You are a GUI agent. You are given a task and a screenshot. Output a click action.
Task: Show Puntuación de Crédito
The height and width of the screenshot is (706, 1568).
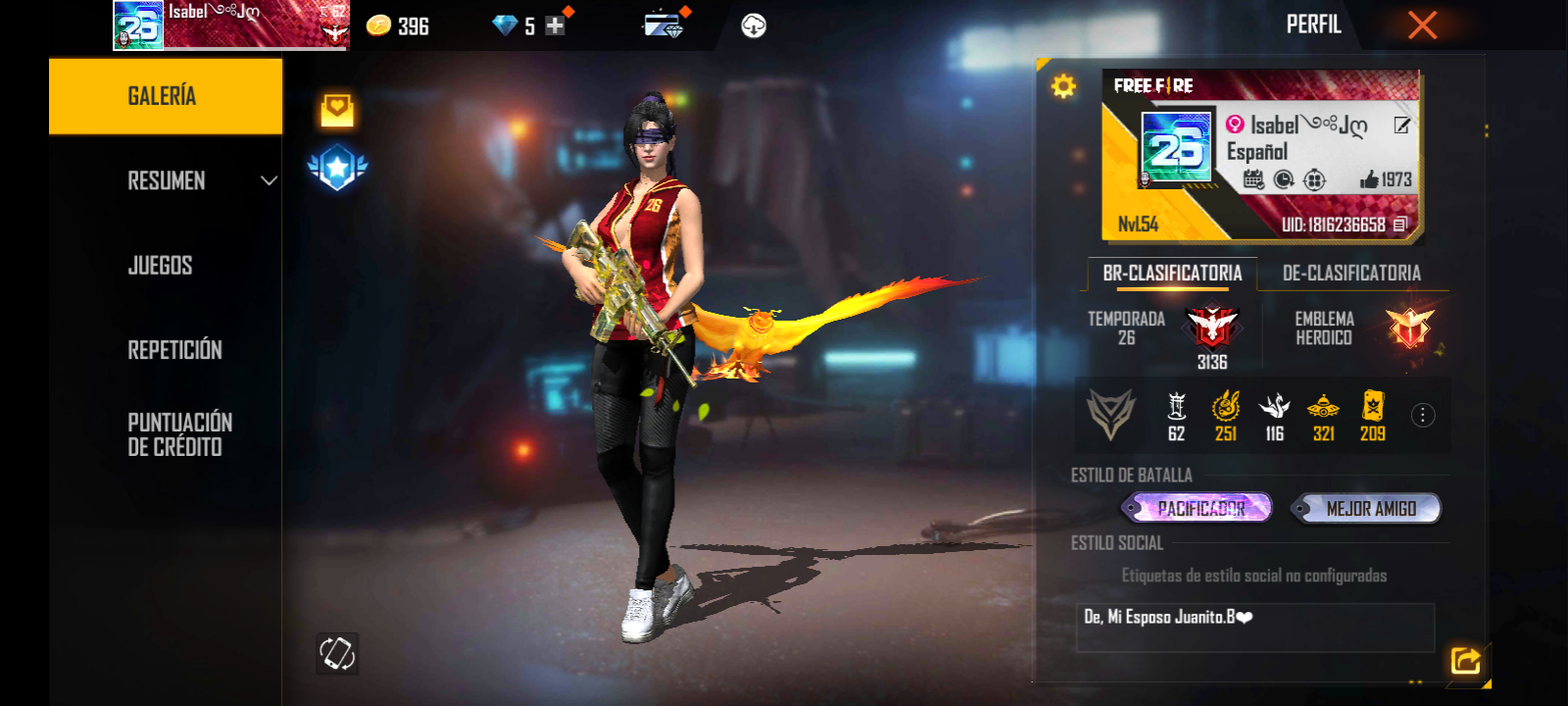click(179, 434)
